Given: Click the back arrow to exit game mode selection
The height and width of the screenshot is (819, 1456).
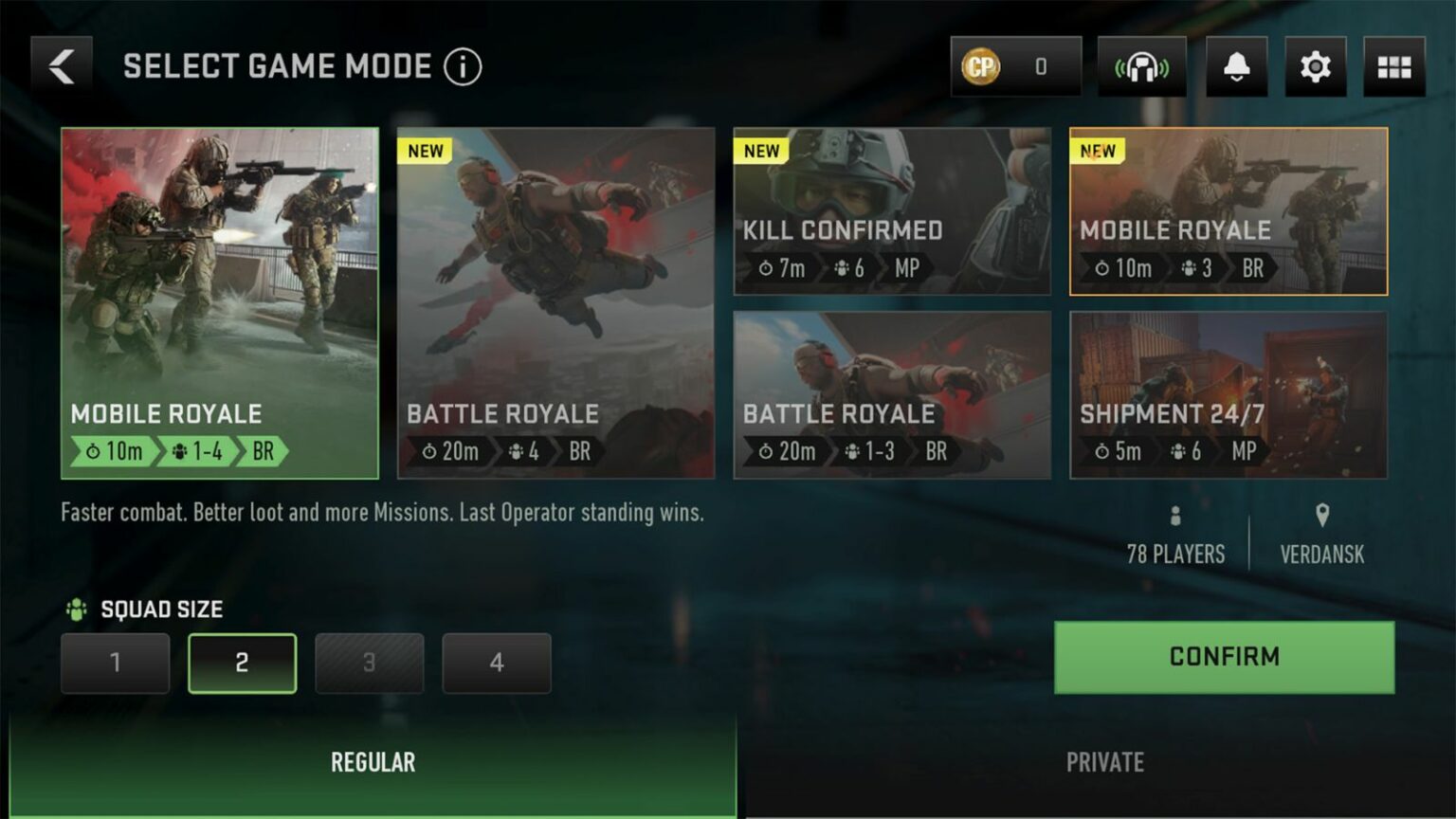Looking at the screenshot, I should coord(61,64).
